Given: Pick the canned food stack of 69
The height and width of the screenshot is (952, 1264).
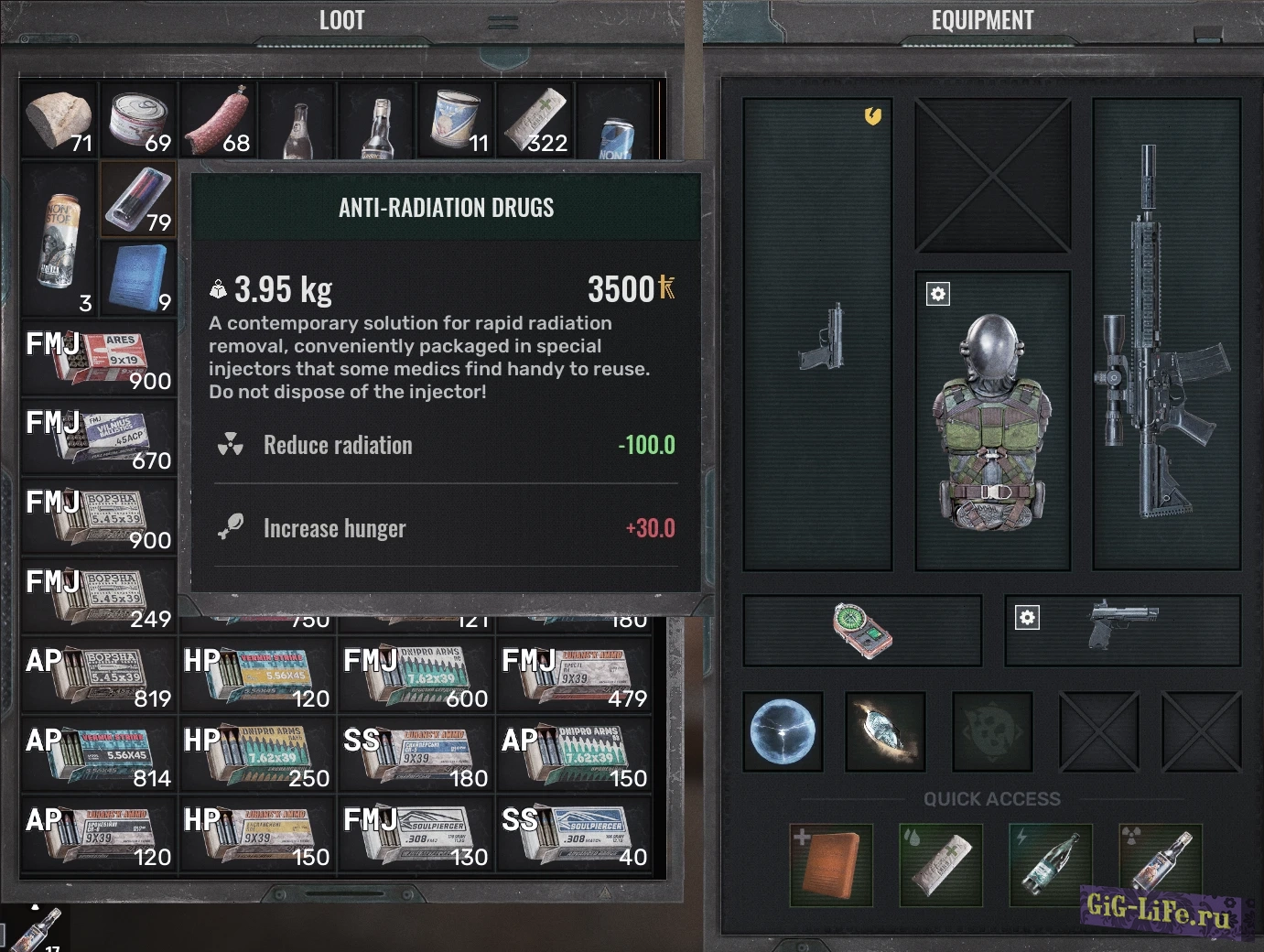Looking at the screenshot, I should tap(138, 120).
